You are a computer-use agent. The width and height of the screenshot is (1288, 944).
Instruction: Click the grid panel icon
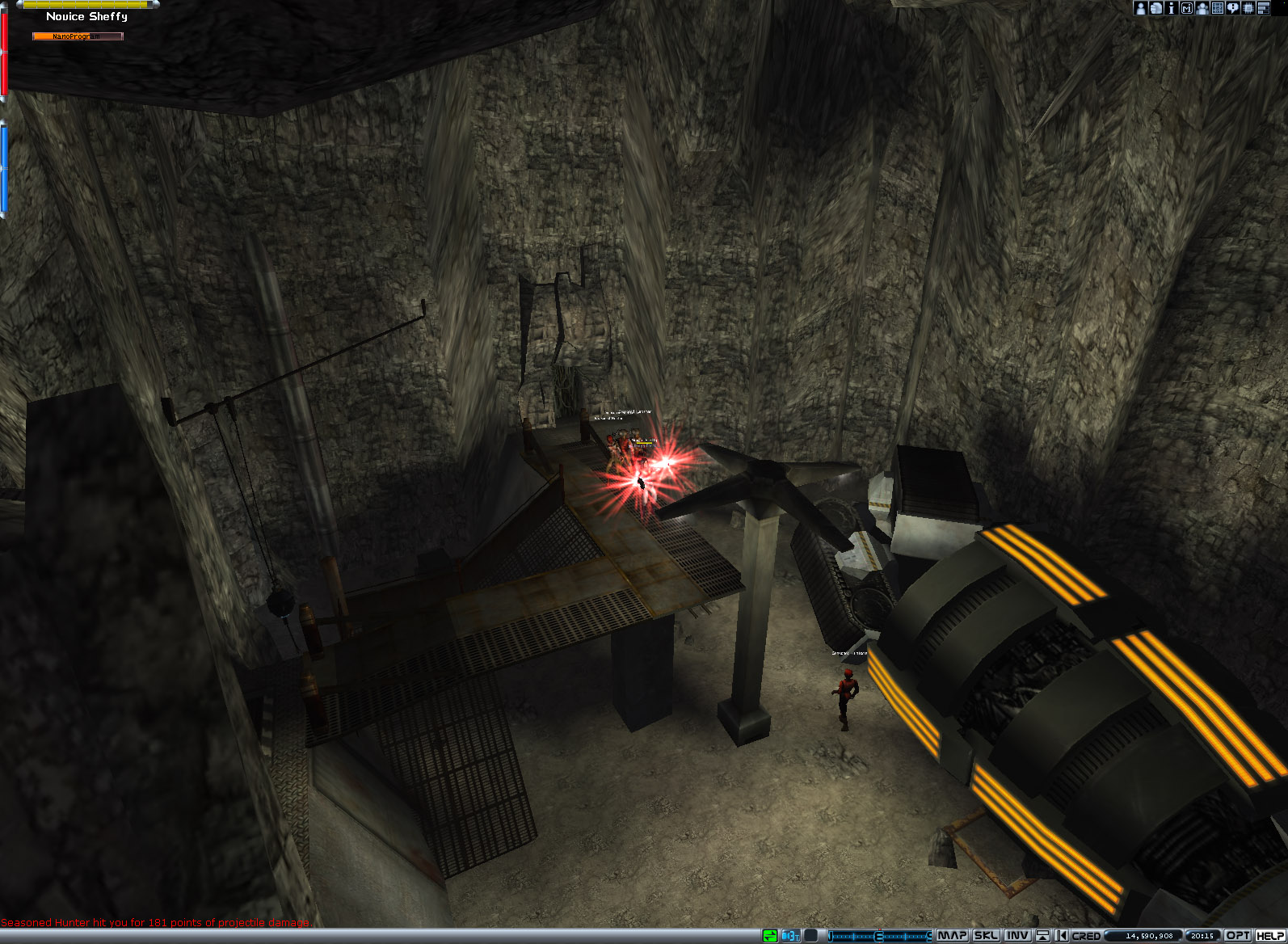click(1217, 8)
